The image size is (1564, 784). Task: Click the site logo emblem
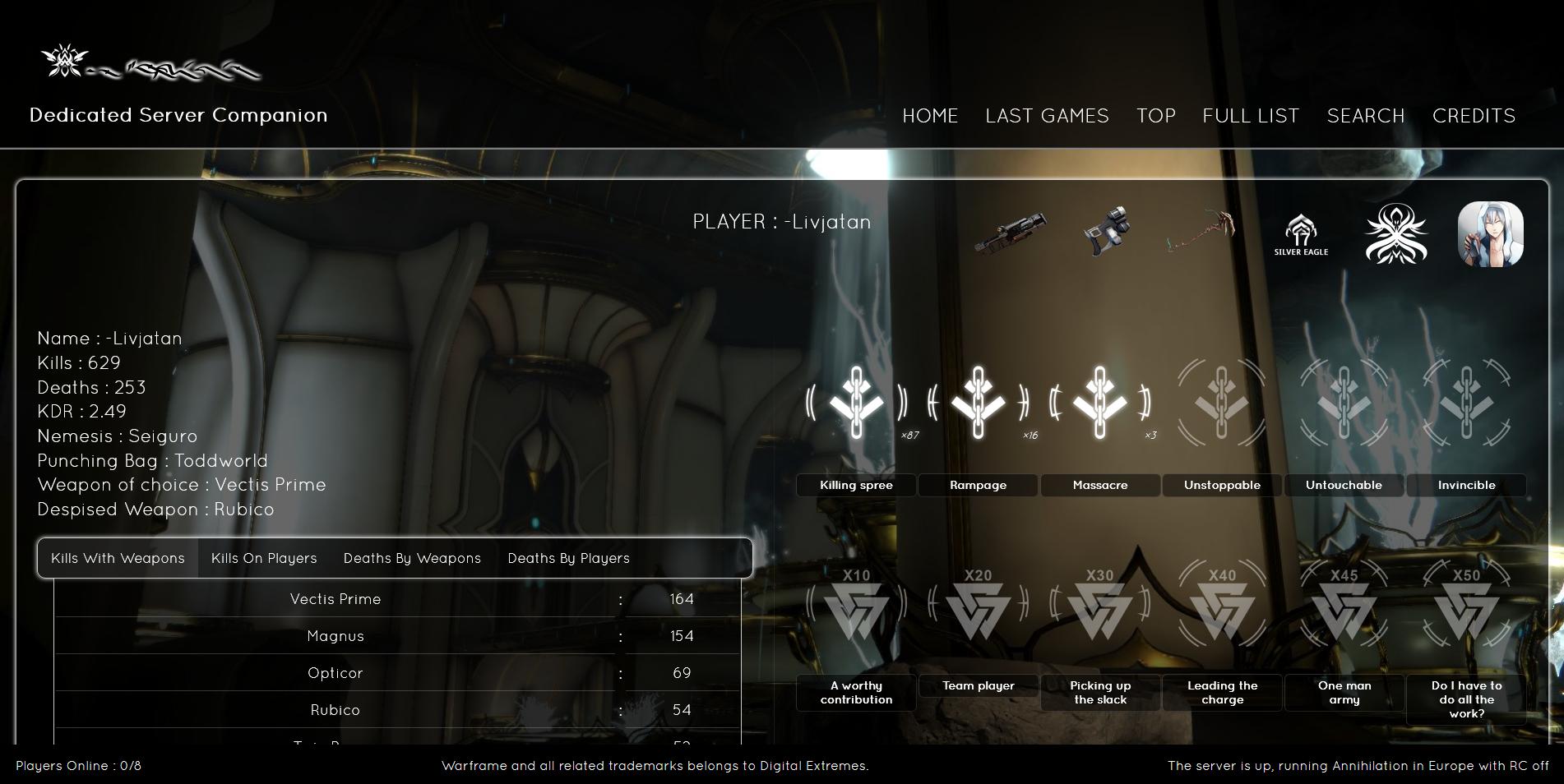(66, 62)
